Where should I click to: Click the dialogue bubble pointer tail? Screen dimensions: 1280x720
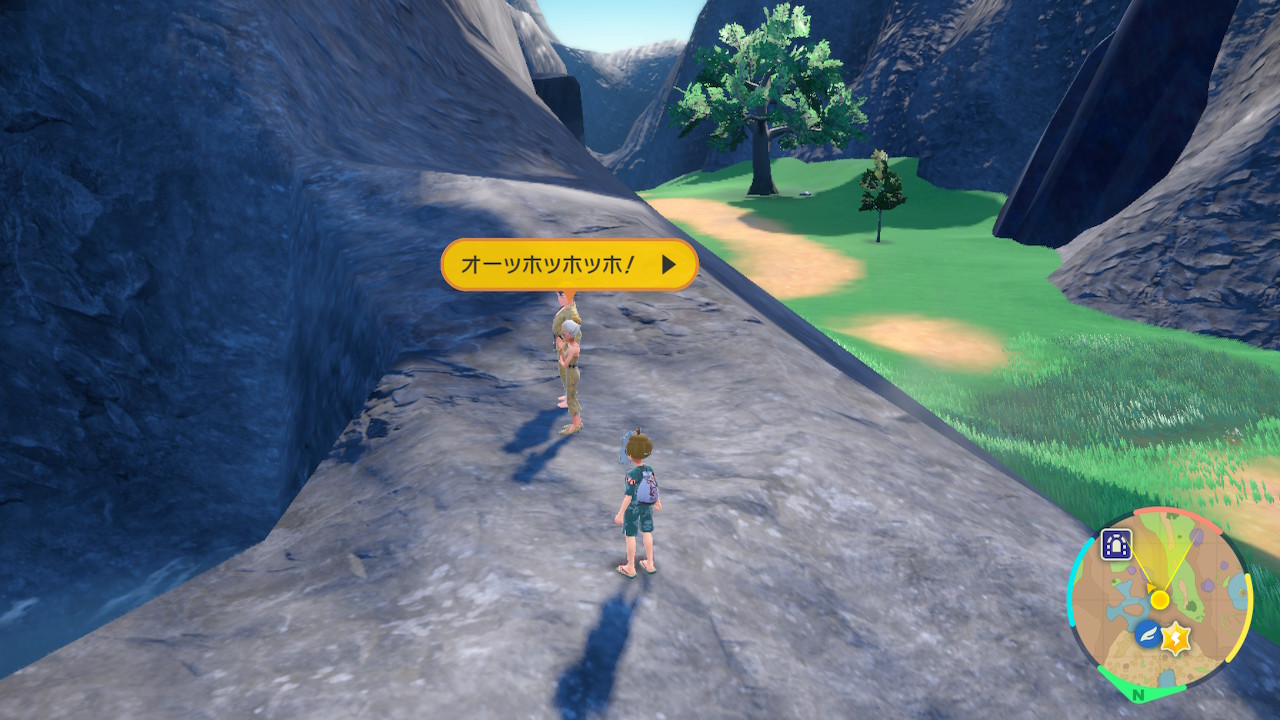click(x=570, y=290)
